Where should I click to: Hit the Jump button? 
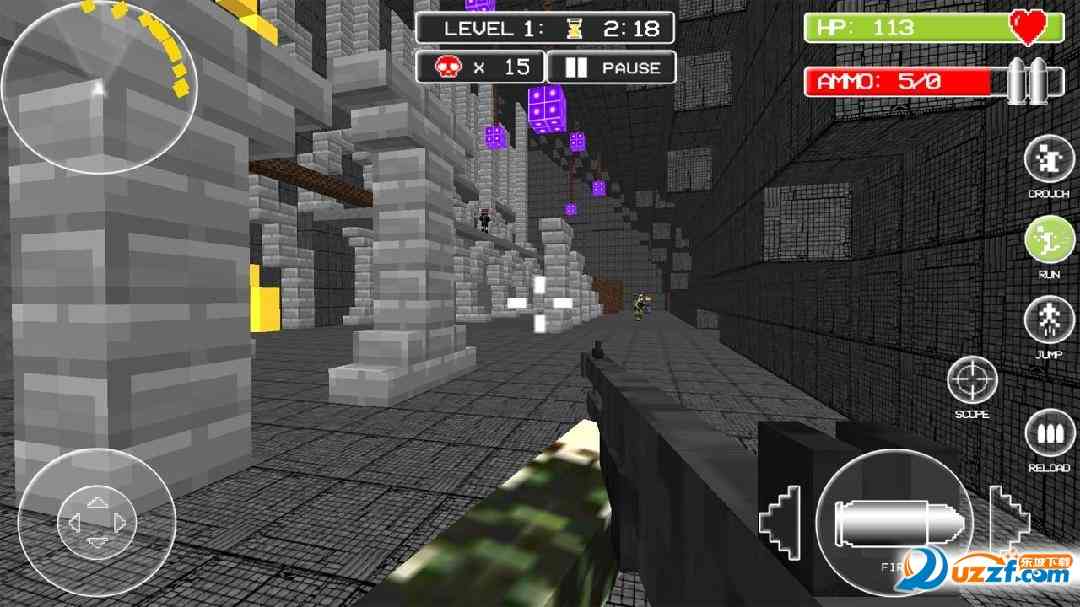tap(1048, 321)
